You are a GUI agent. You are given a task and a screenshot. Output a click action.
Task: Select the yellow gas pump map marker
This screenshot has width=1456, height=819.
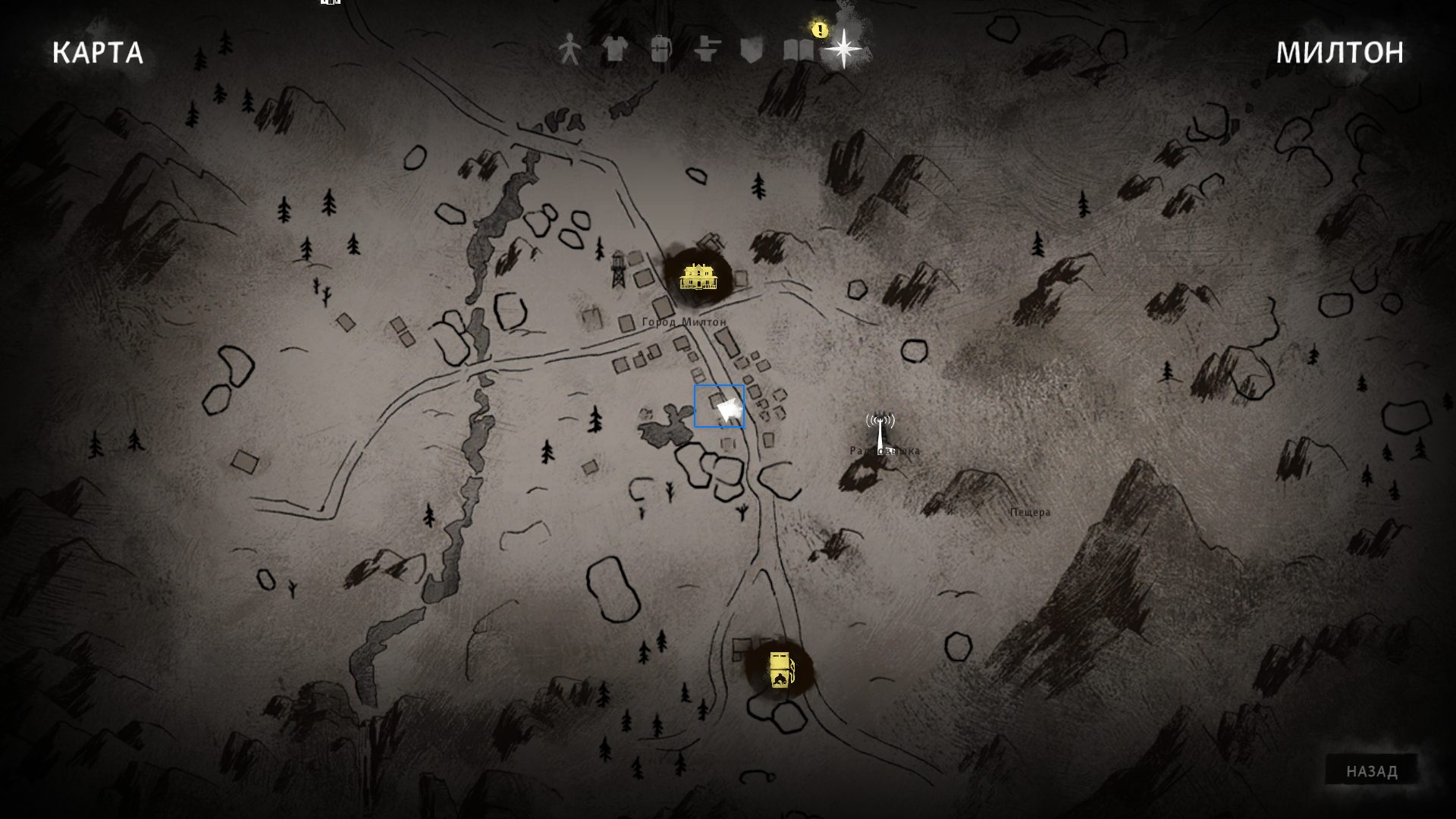(780, 670)
